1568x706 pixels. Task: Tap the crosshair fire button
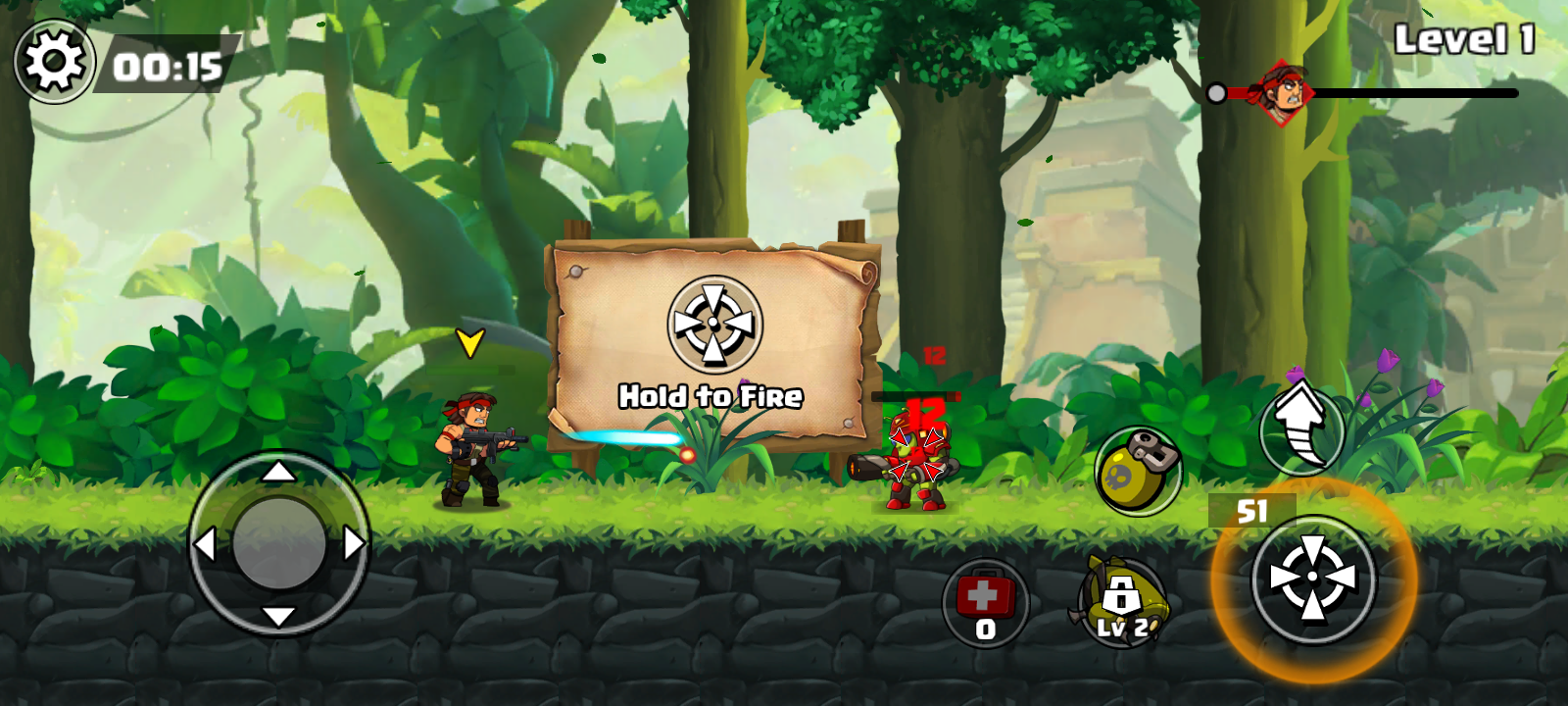(1313, 580)
